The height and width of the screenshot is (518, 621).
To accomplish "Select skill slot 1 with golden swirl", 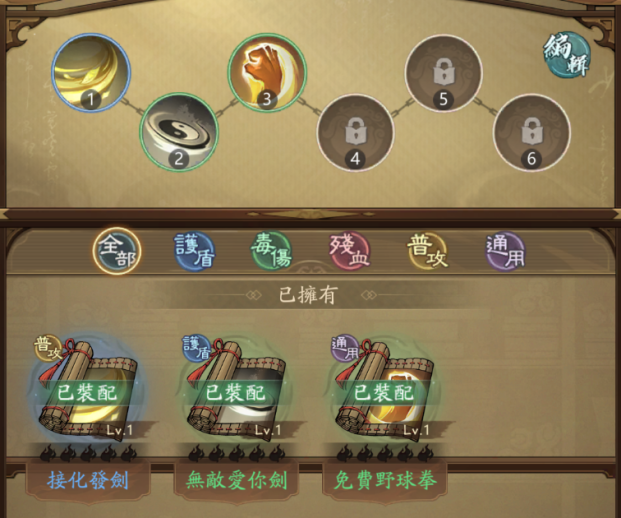I will click(x=90, y=71).
